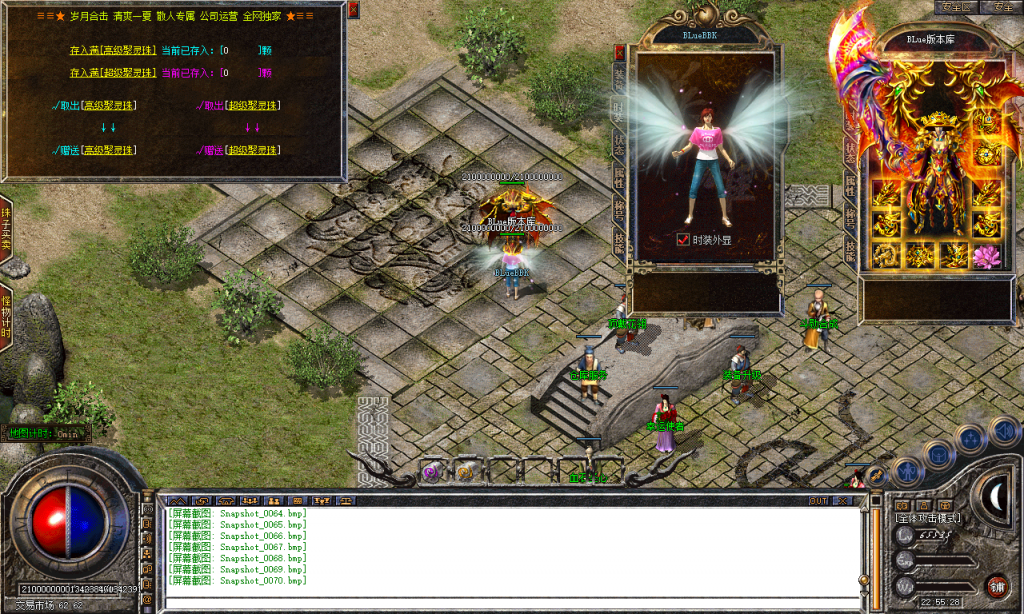Click the OUT button above the chat
Viewport: 1024px width, 614px height.
pos(819,500)
